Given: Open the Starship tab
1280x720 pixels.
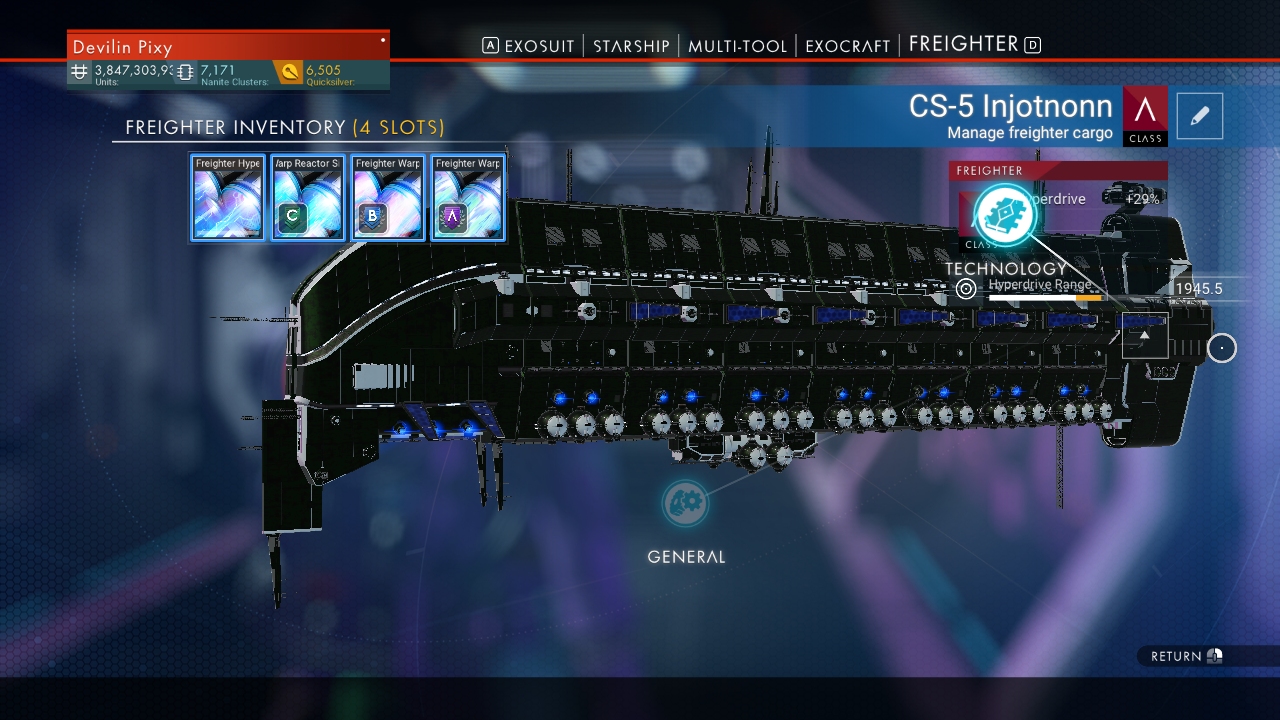Looking at the screenshot, I should [x=631, y=46].
